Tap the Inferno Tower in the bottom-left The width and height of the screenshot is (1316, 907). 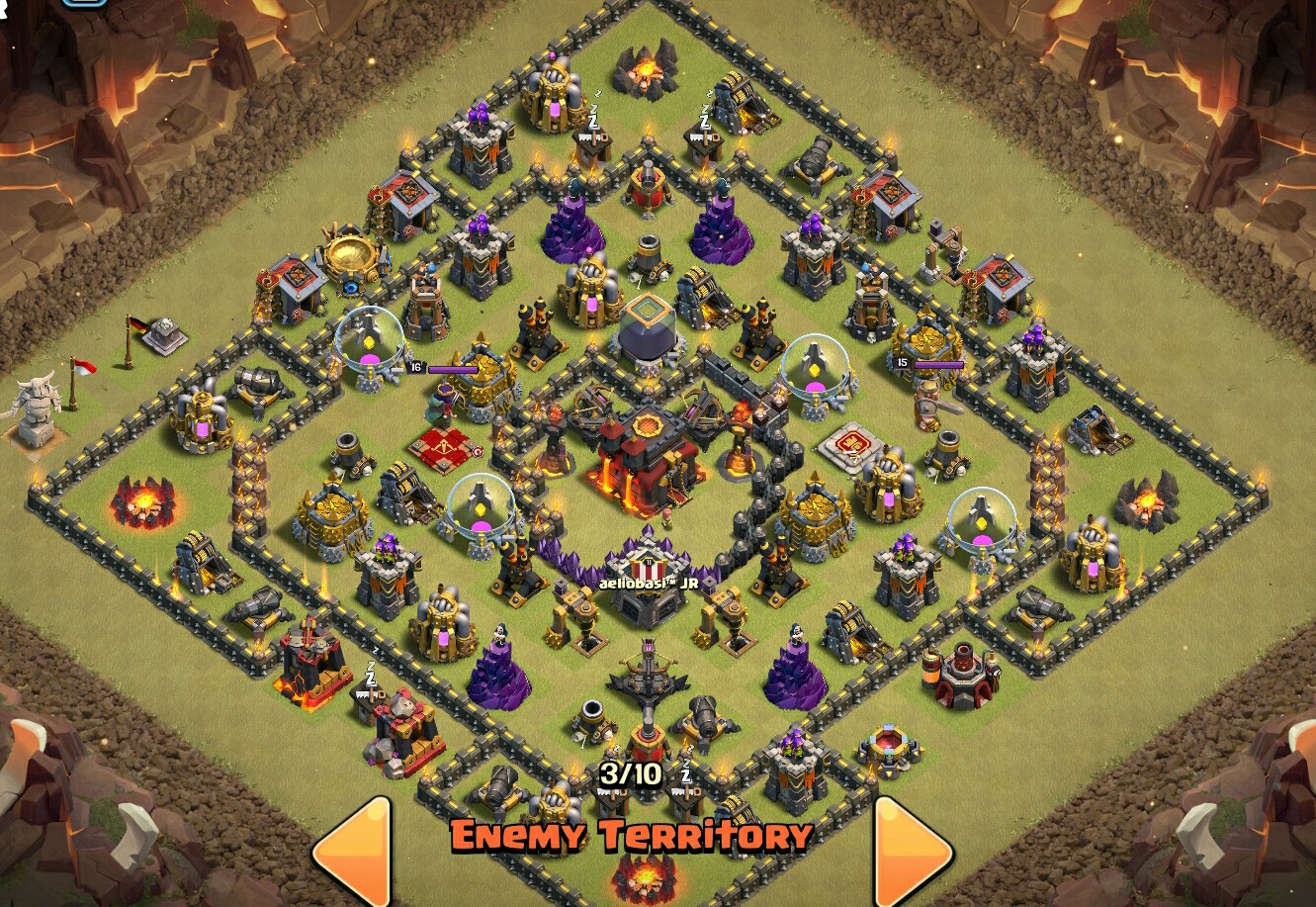[x=314, y=663]
